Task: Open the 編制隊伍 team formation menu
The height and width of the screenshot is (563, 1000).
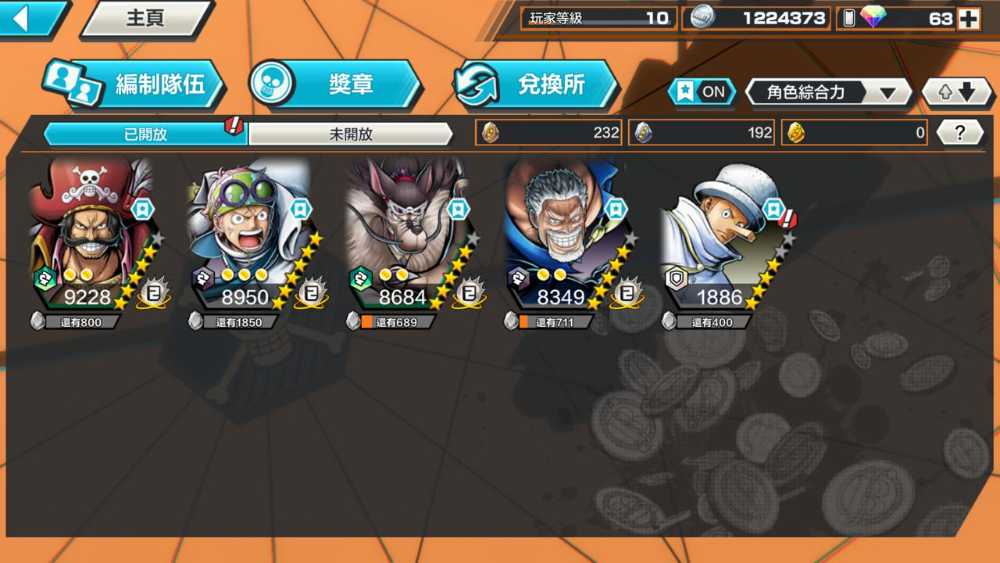Action: click(x=134, y=85)
